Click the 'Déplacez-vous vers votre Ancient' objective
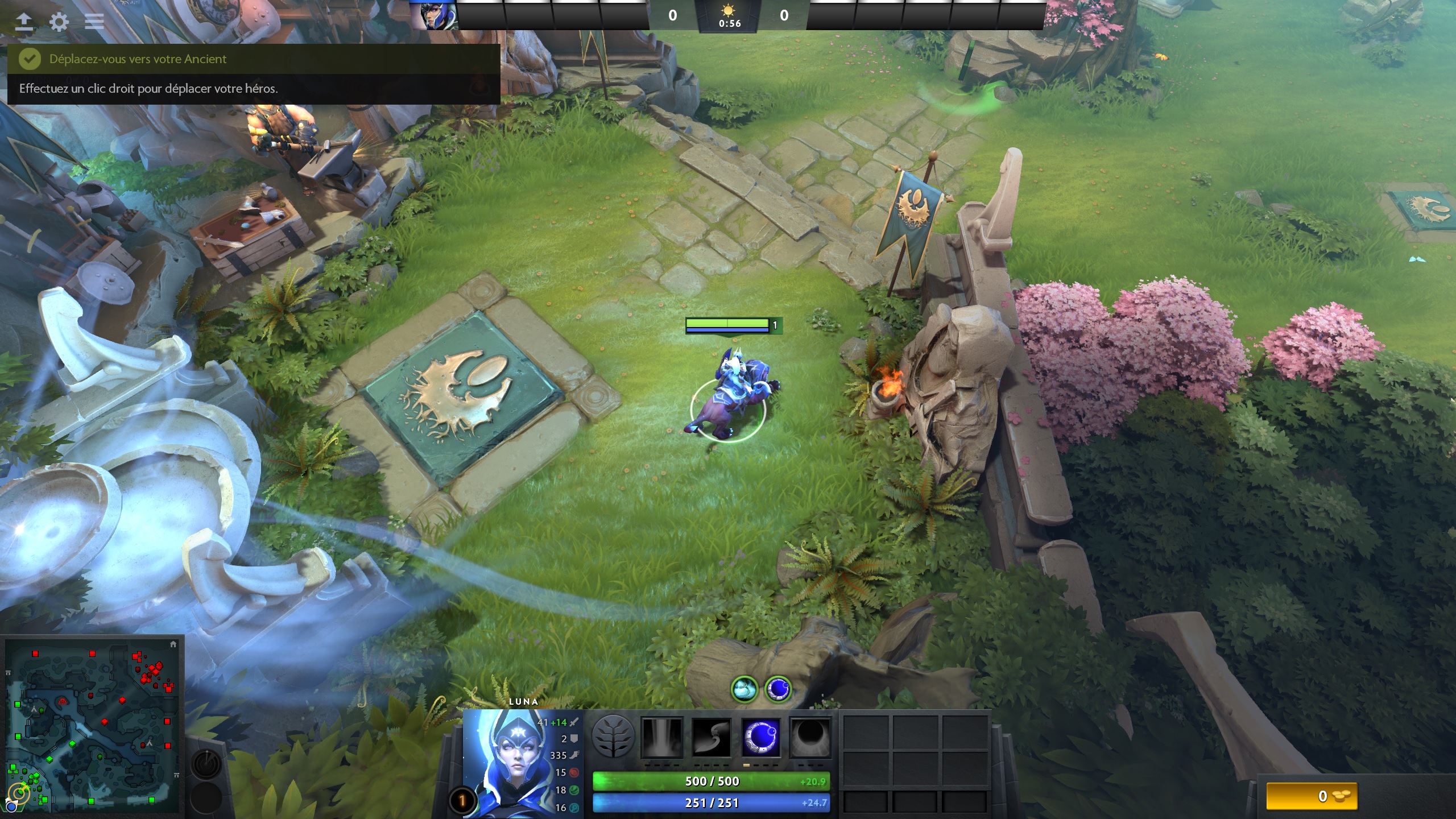The height and width of the screenshot is (819, 1456). [138, 59]
